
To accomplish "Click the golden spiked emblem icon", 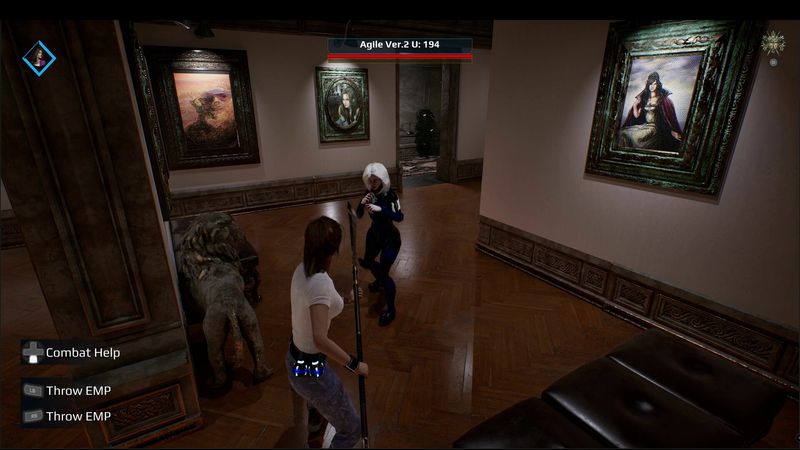I will click(x=772, y=42).
